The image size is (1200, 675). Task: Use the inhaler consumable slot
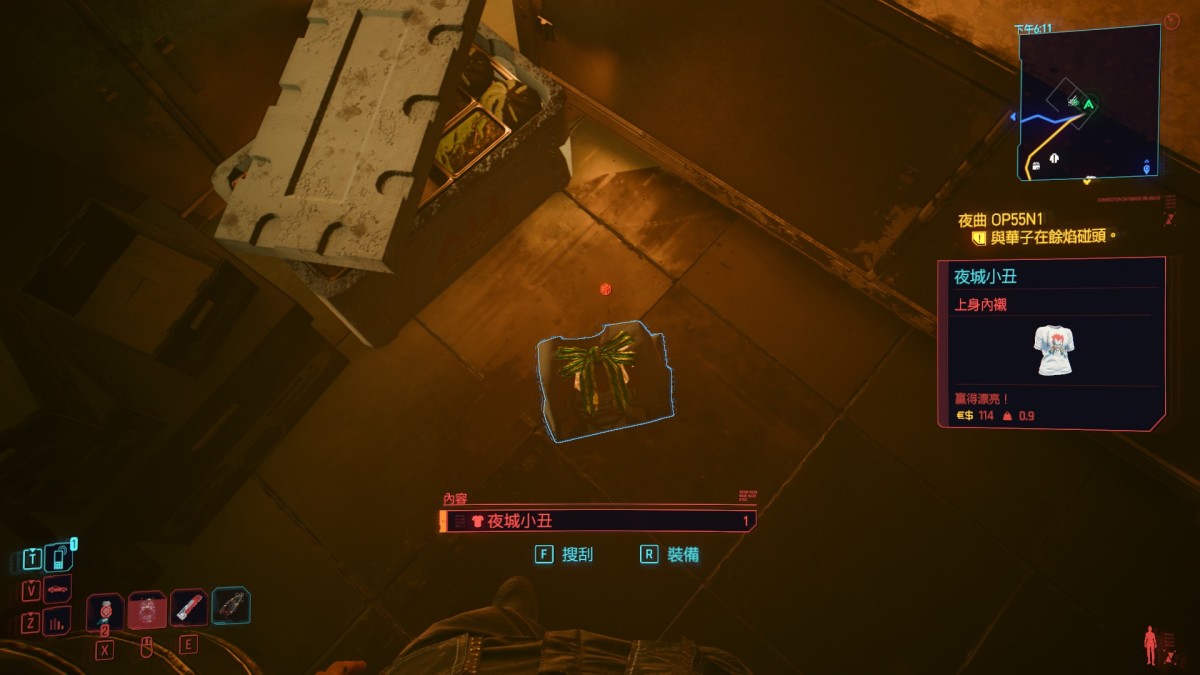click(x=189, y=607)
